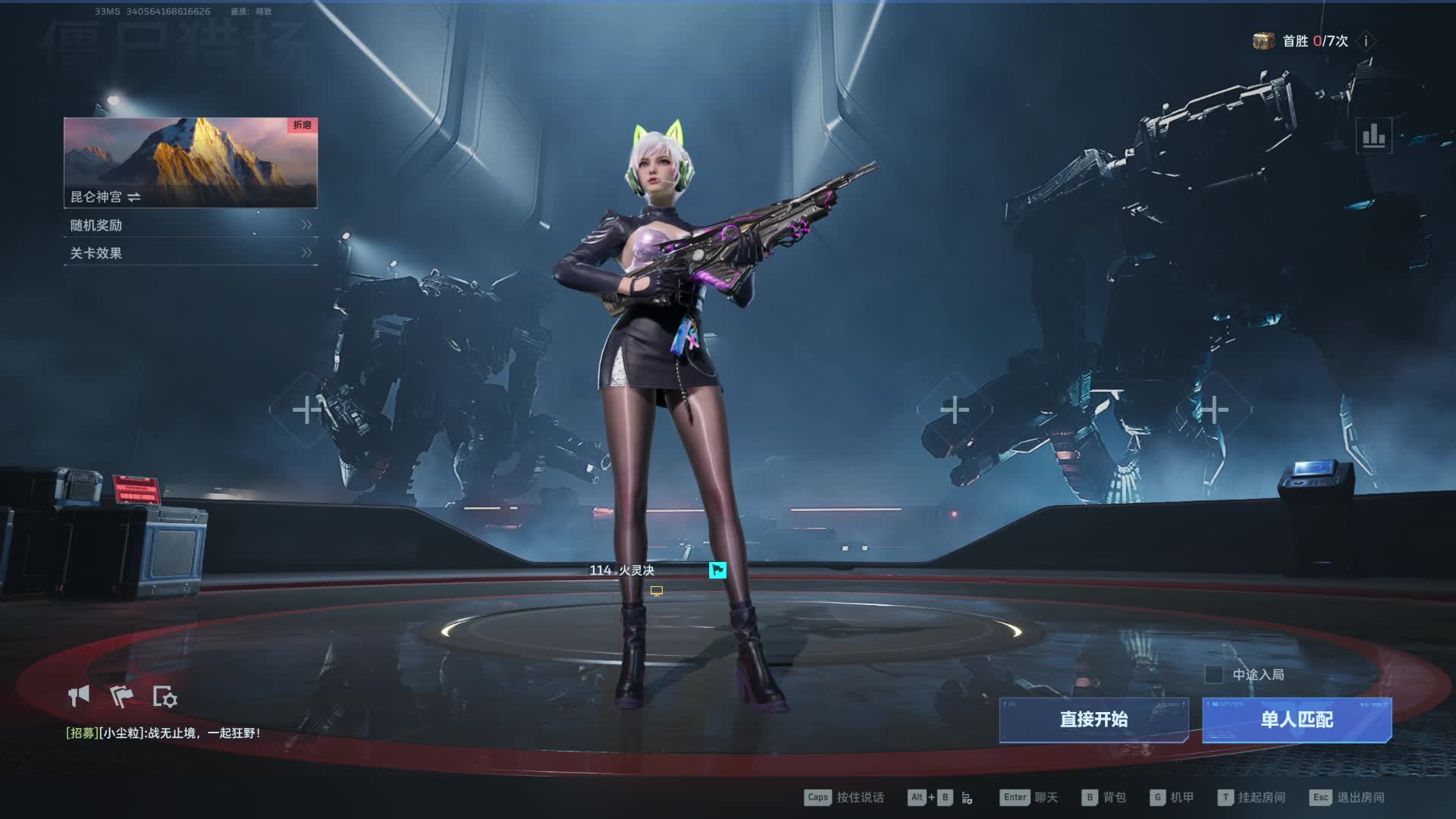Open room settings gear icon
The image size is (1456, 819).
(165, 697)
